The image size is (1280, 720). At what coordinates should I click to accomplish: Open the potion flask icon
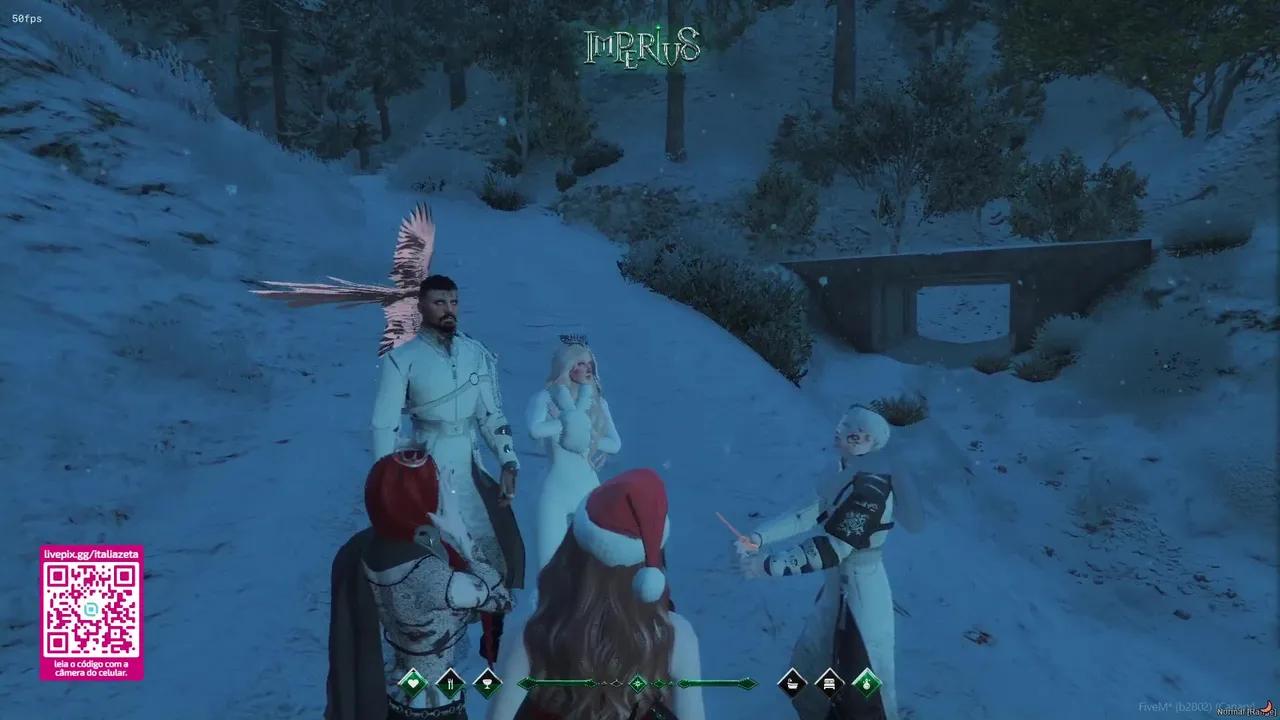click(x=864, y=682)
